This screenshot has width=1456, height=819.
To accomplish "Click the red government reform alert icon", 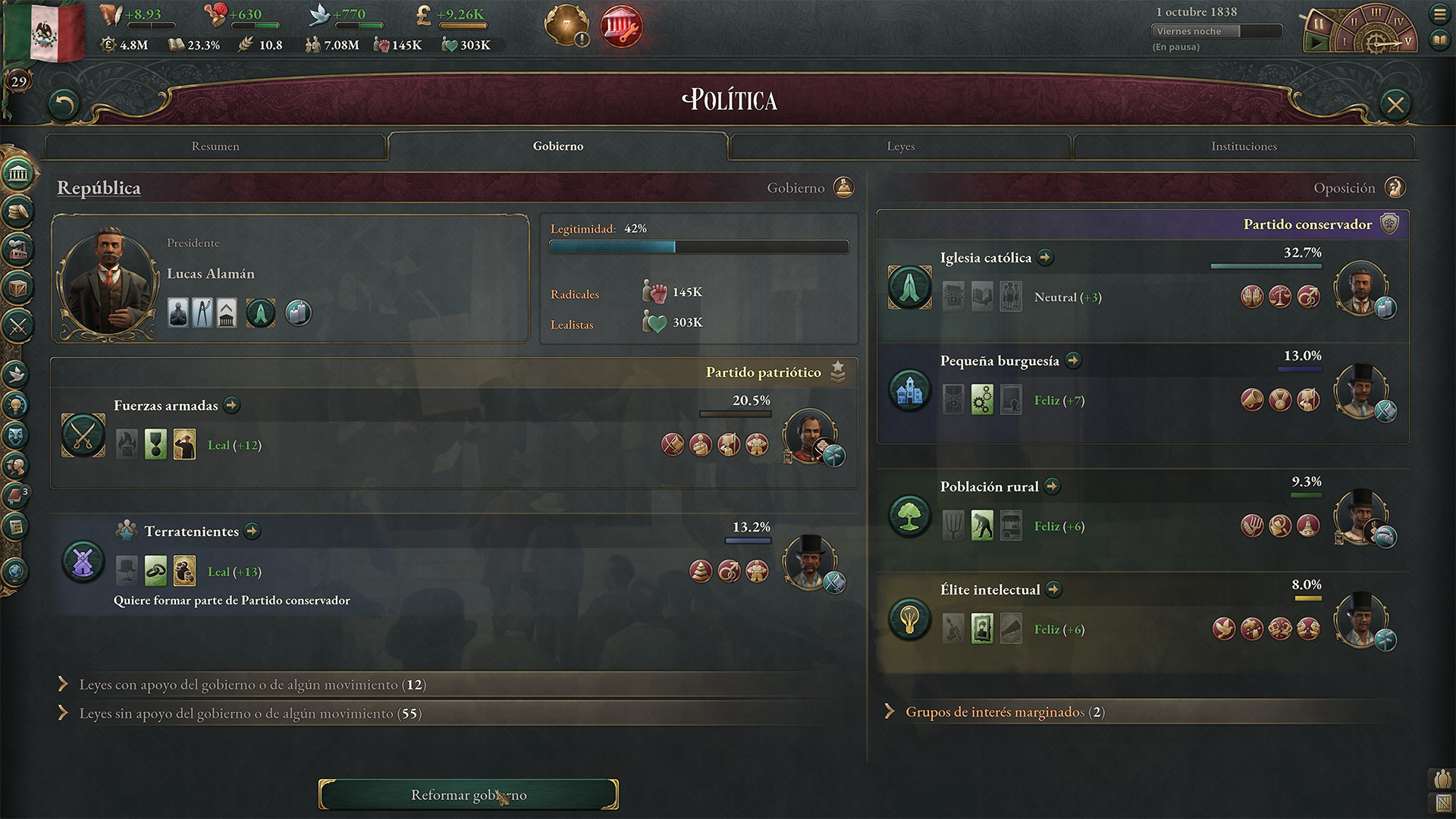I will click(621, 27).
